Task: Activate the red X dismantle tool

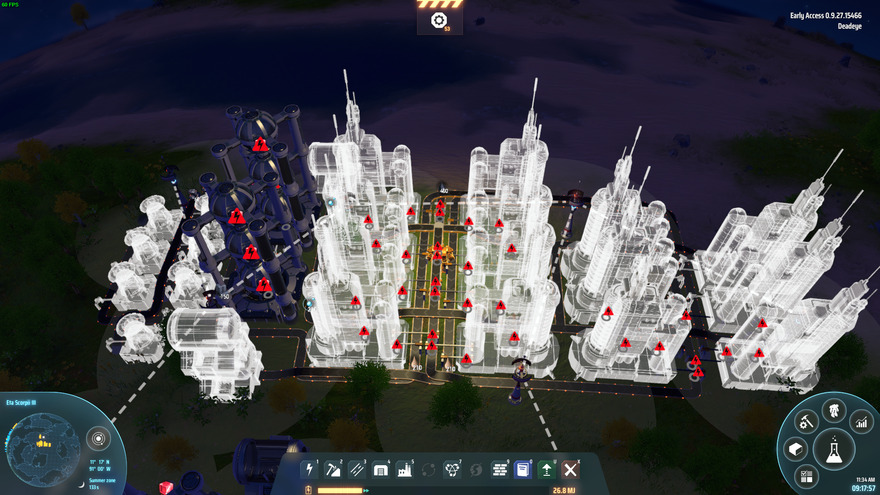Action: point(571,469)
